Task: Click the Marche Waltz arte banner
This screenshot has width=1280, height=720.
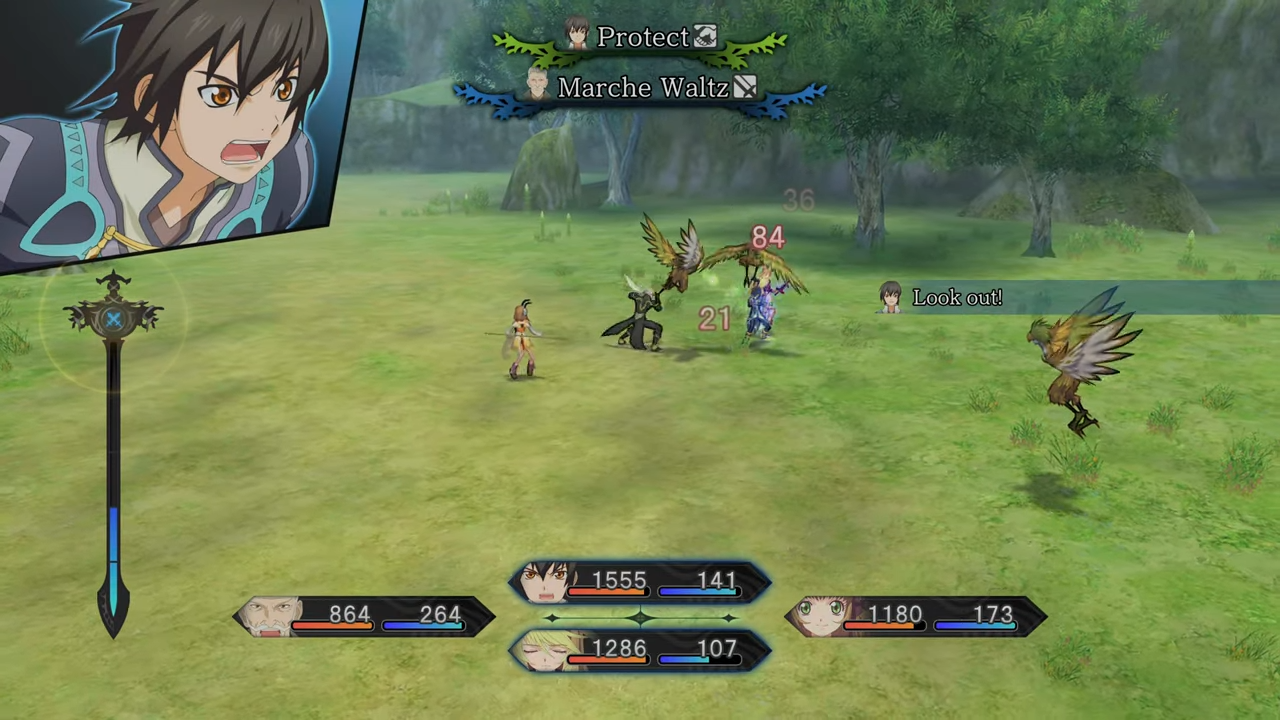Action: point(640,89)
